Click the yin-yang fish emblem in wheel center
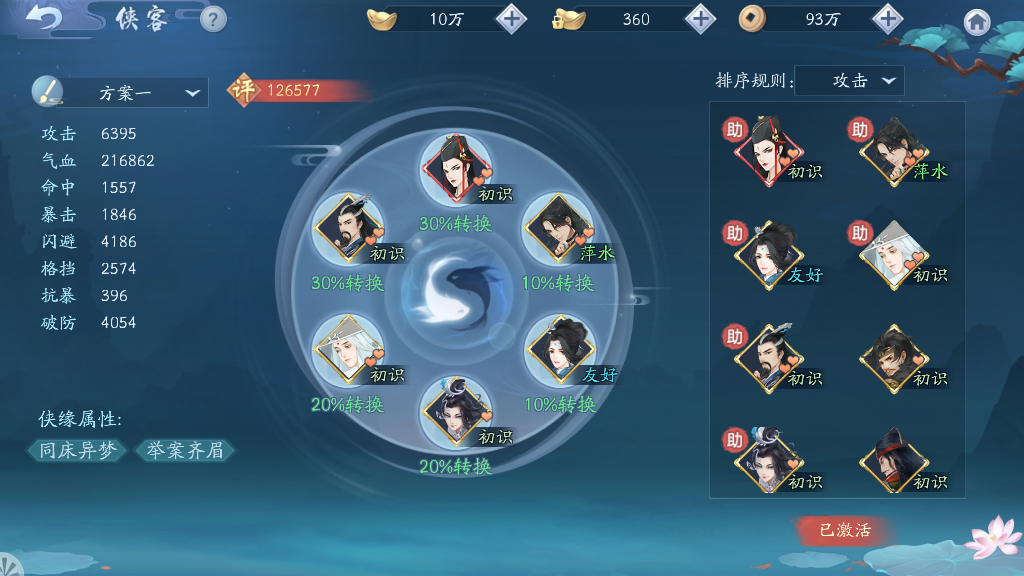 (x=455, y=291)
